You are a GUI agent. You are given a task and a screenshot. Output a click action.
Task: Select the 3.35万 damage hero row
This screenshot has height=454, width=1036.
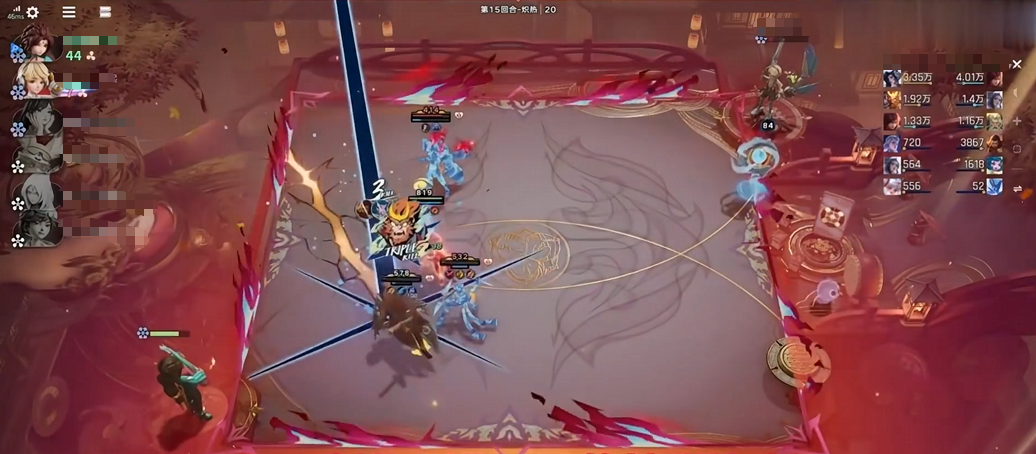pos(909,78)
